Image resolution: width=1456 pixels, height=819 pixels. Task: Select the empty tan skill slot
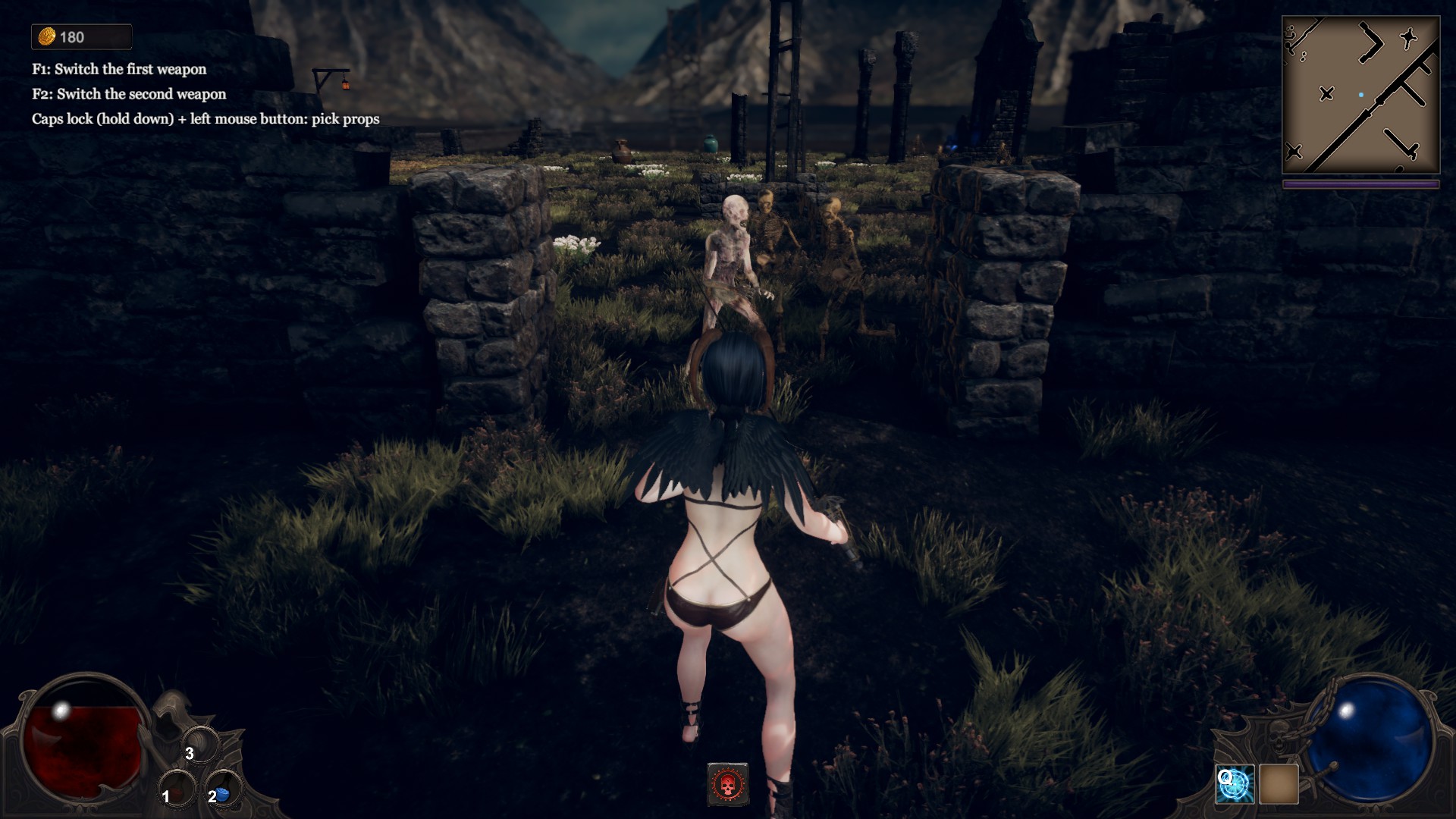[1279, 784]
